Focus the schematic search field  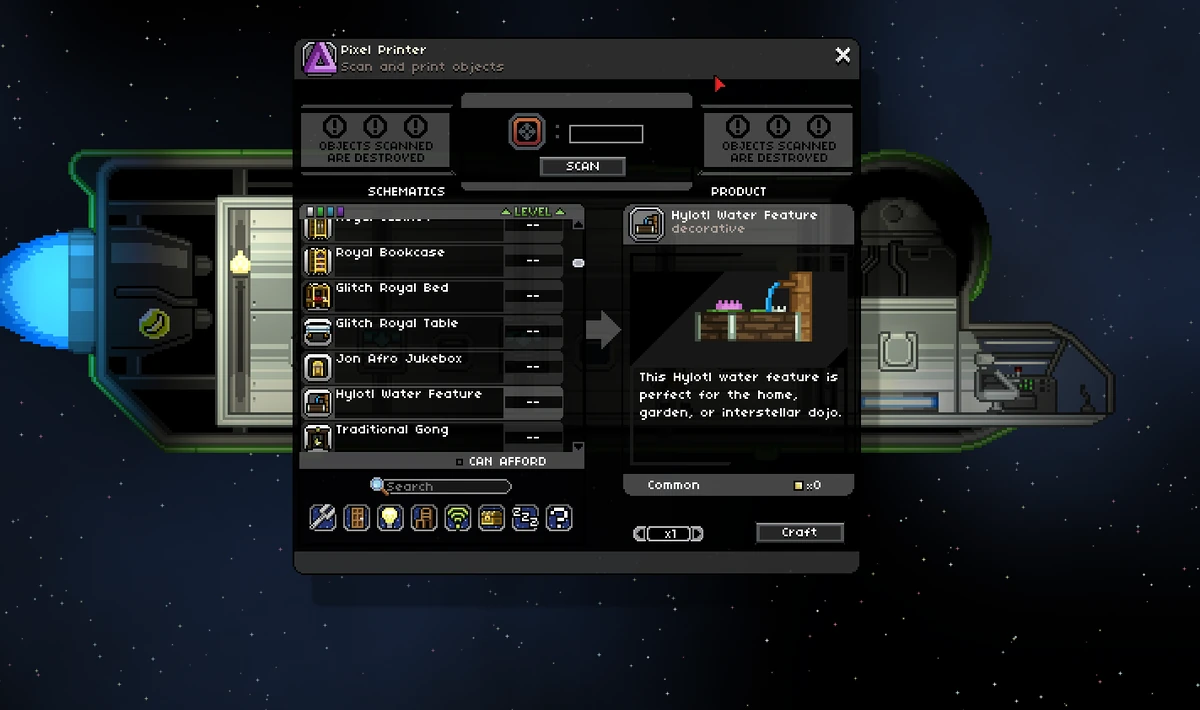point(445,487)
